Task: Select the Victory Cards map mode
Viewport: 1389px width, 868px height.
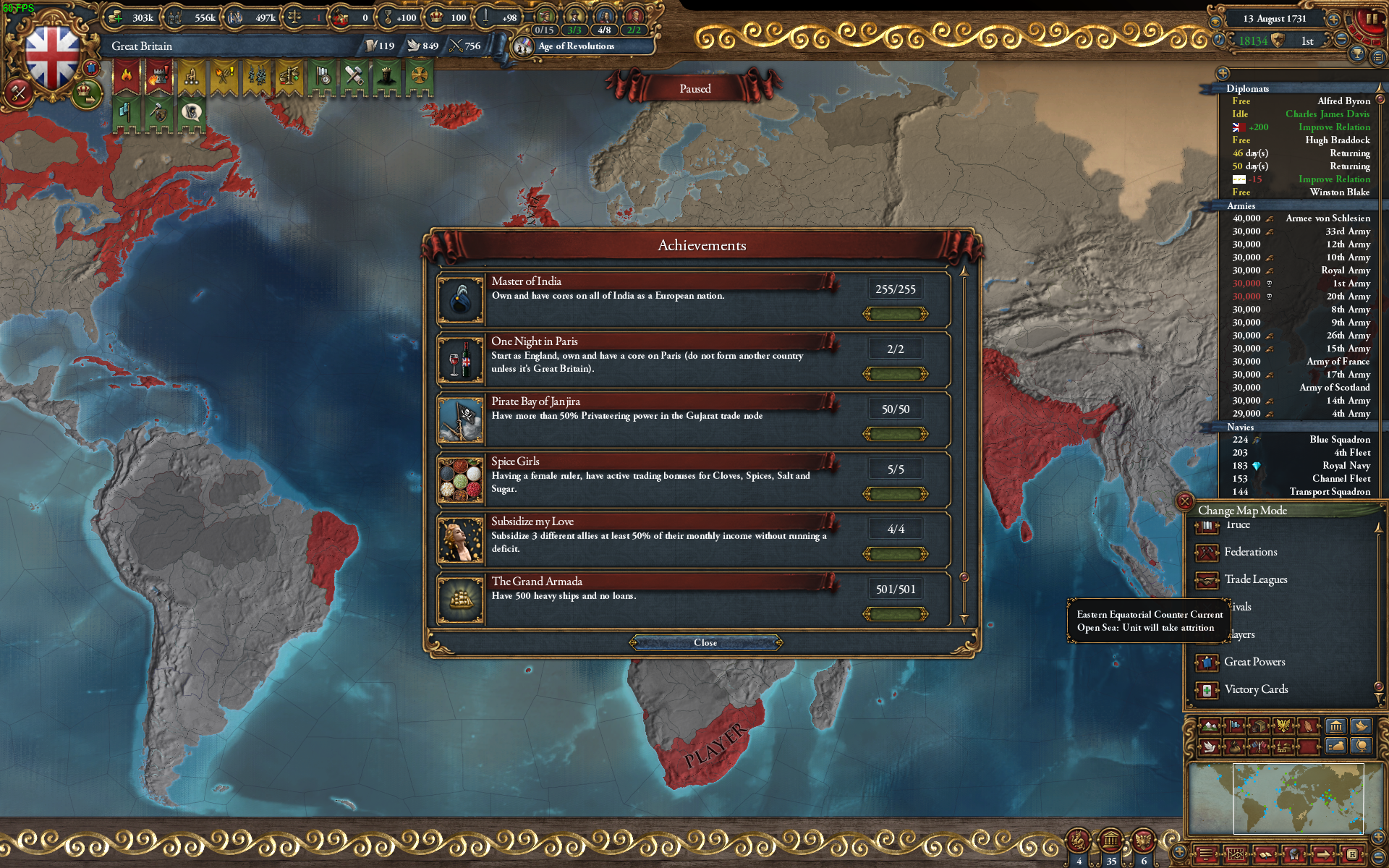Action: click(1256, 689)
